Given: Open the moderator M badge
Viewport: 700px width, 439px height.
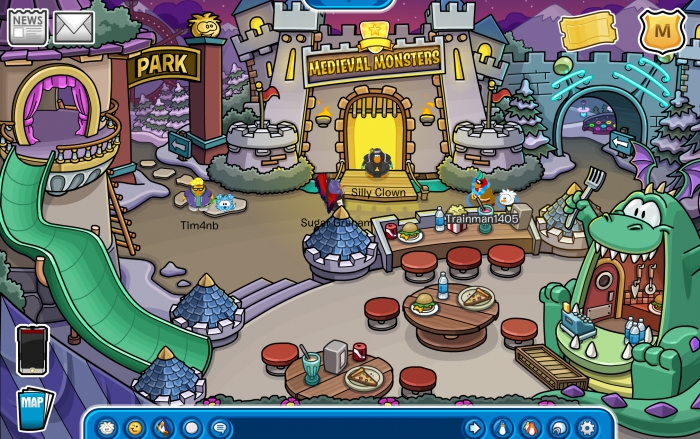Looking at the screenshot, I should click(x=661, y=31).
